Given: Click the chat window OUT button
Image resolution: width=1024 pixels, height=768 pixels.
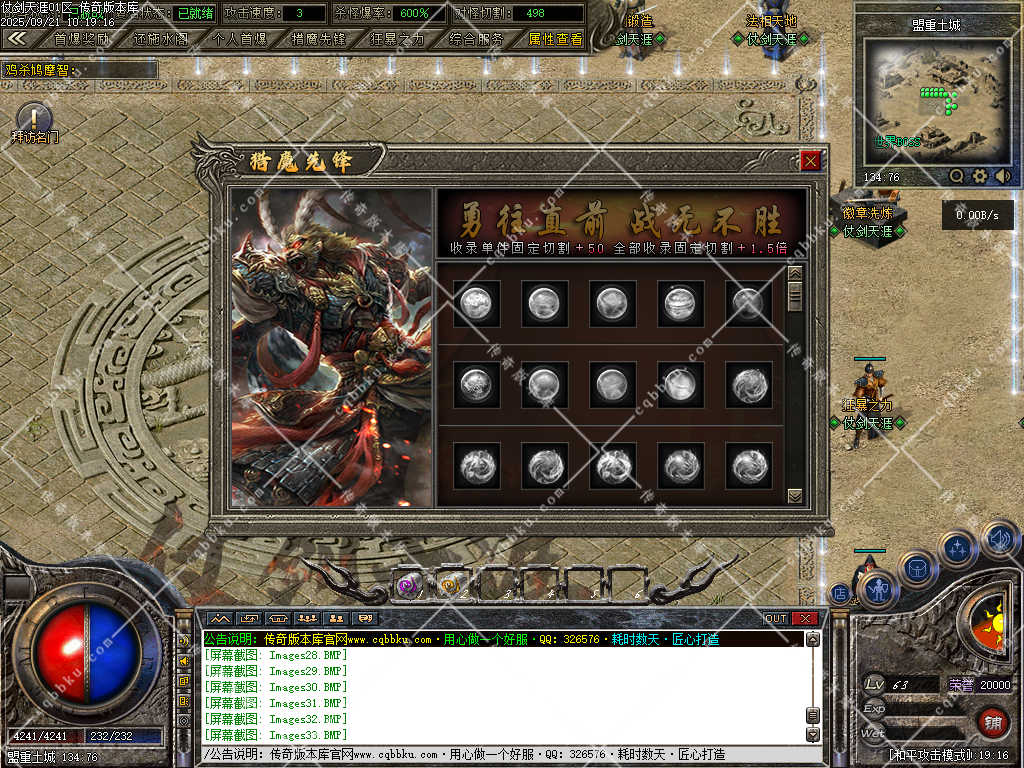Looking at the screenshot, I should (x=776, y=619).
